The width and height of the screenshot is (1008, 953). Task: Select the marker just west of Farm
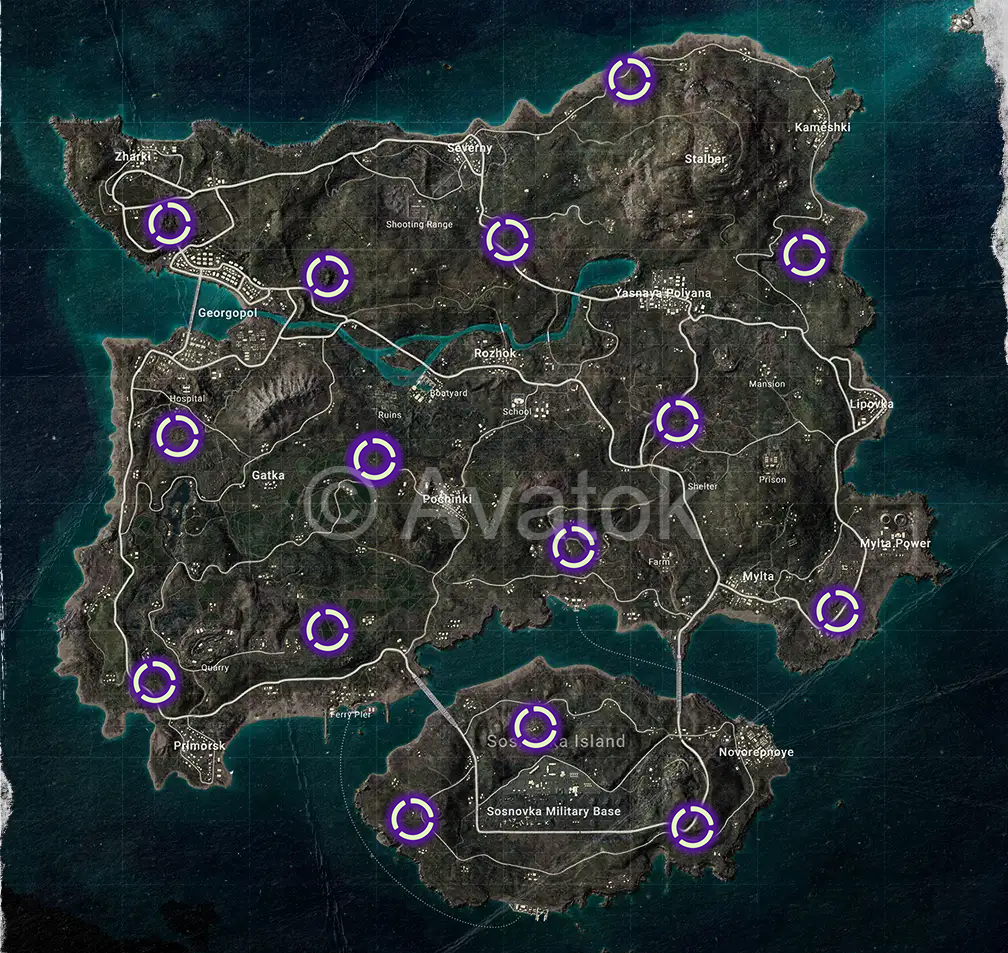pos(574,546)
